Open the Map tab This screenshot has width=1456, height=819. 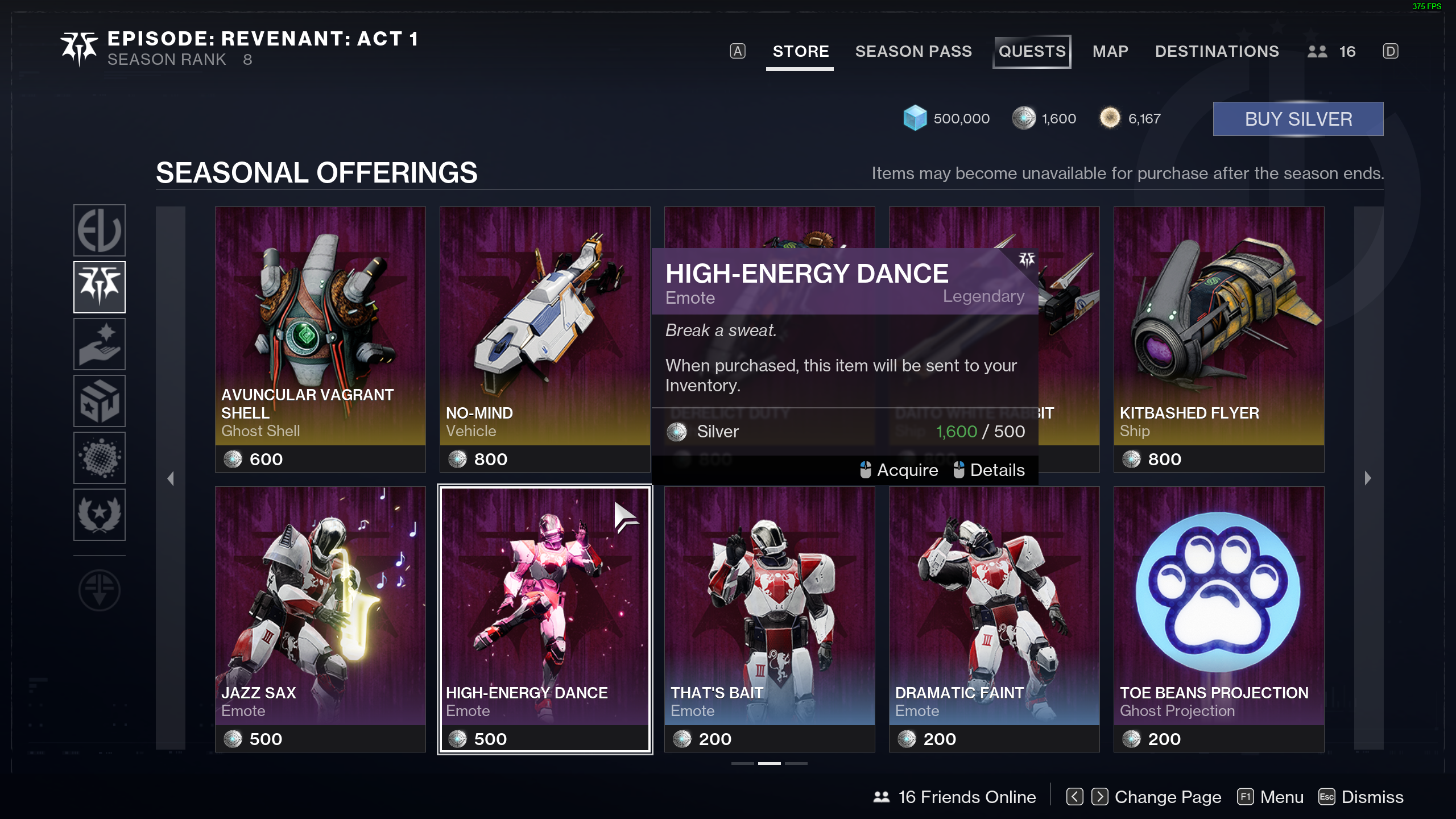(x=1110, y=52)
